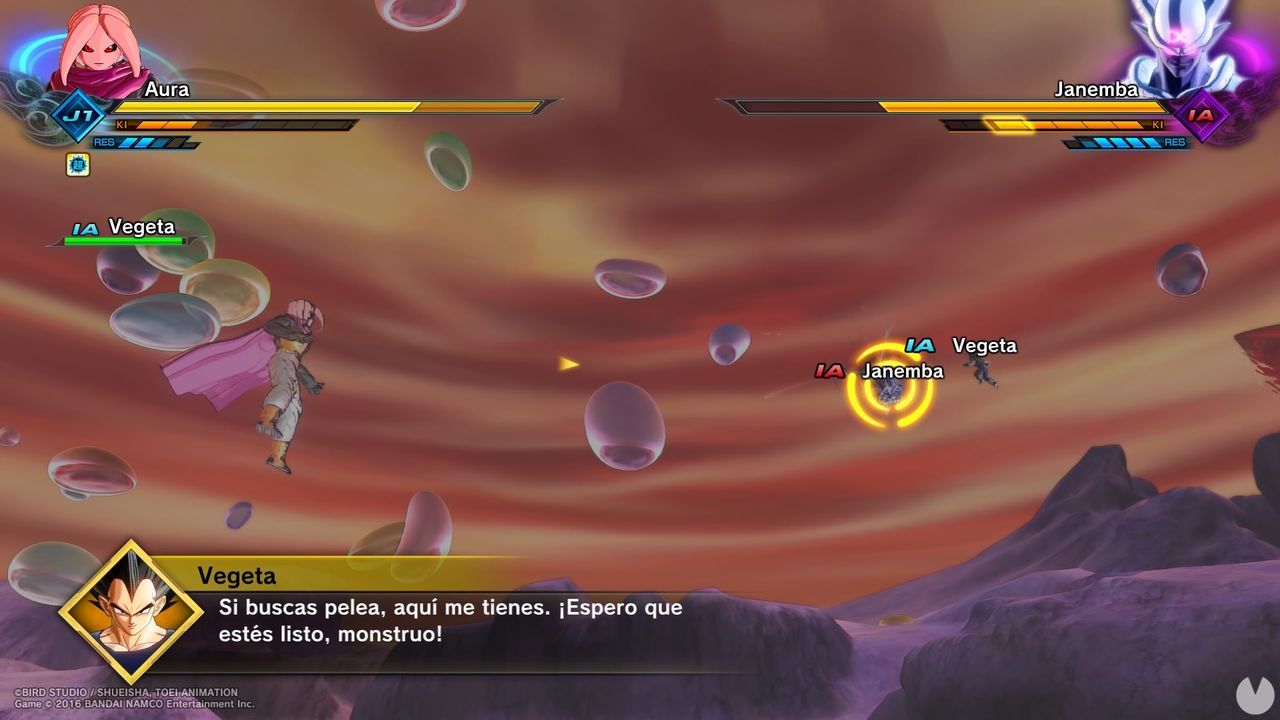Click the yellow directional arrow in mid-screen
Screen dimensions: 1280x720
click(567, 363)
